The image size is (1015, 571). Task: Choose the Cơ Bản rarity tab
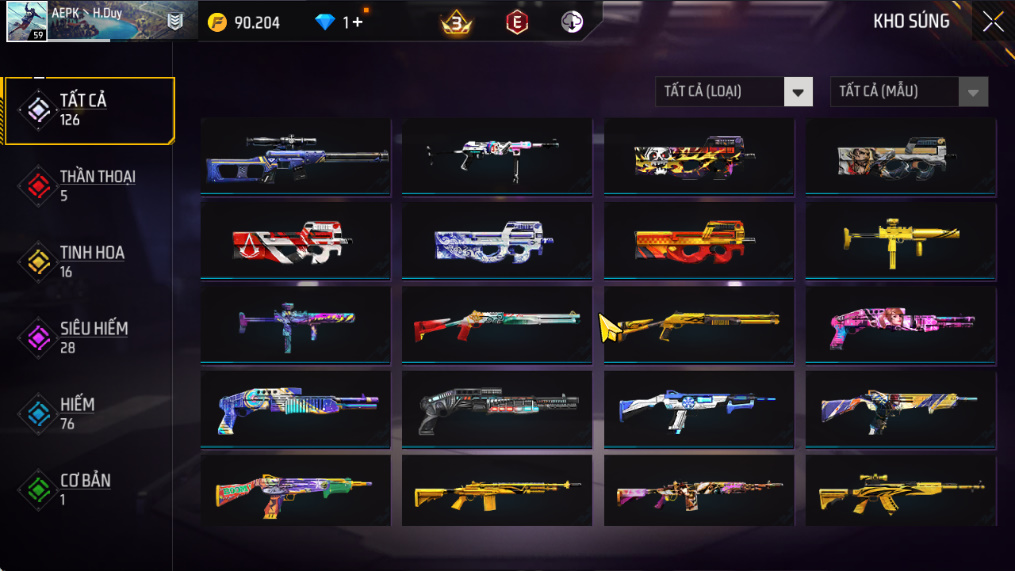tap(88, 490)
